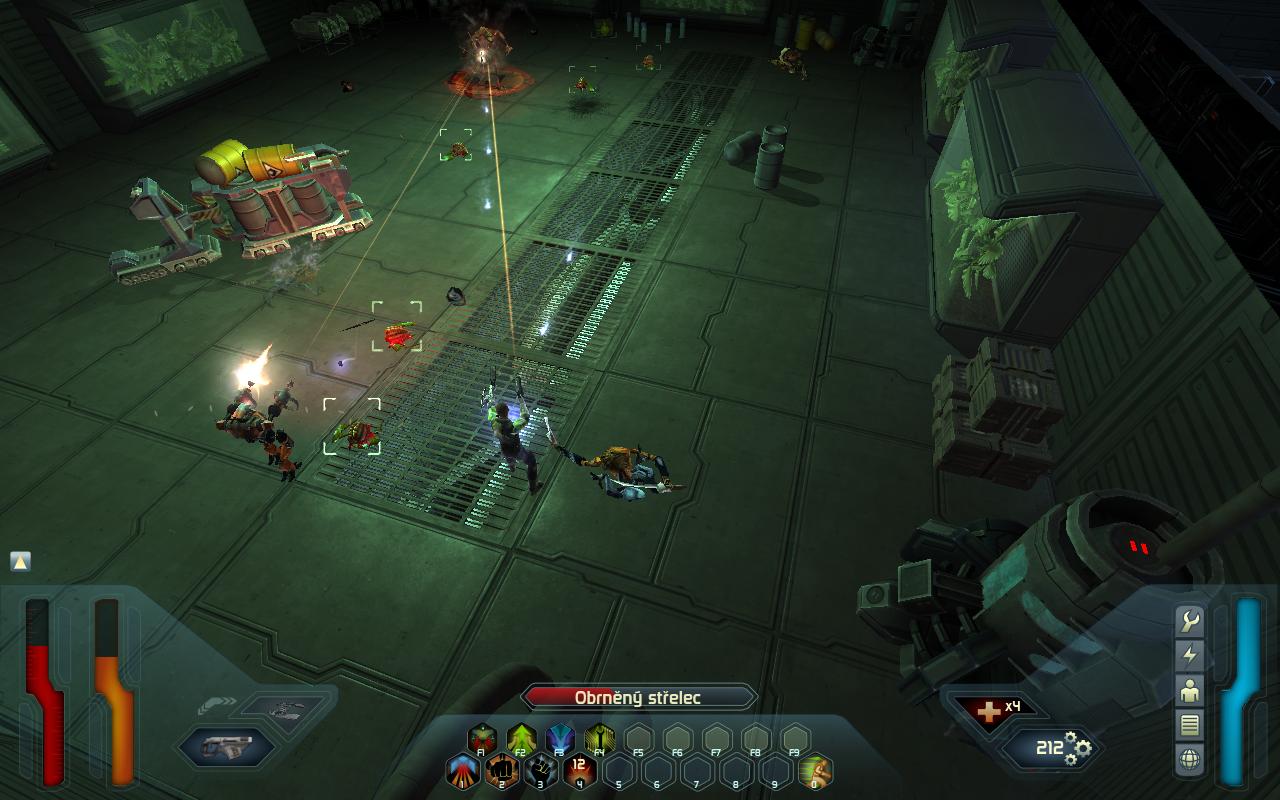1280x800 pixels.
Task: Activate the sprinting figure skill in slot 0
Action: click(814, 771)
